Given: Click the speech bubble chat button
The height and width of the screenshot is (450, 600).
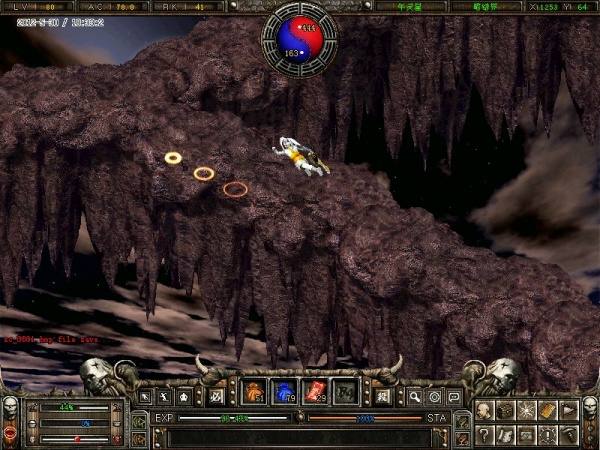Looking at the screenshot, I should (454, 397).
